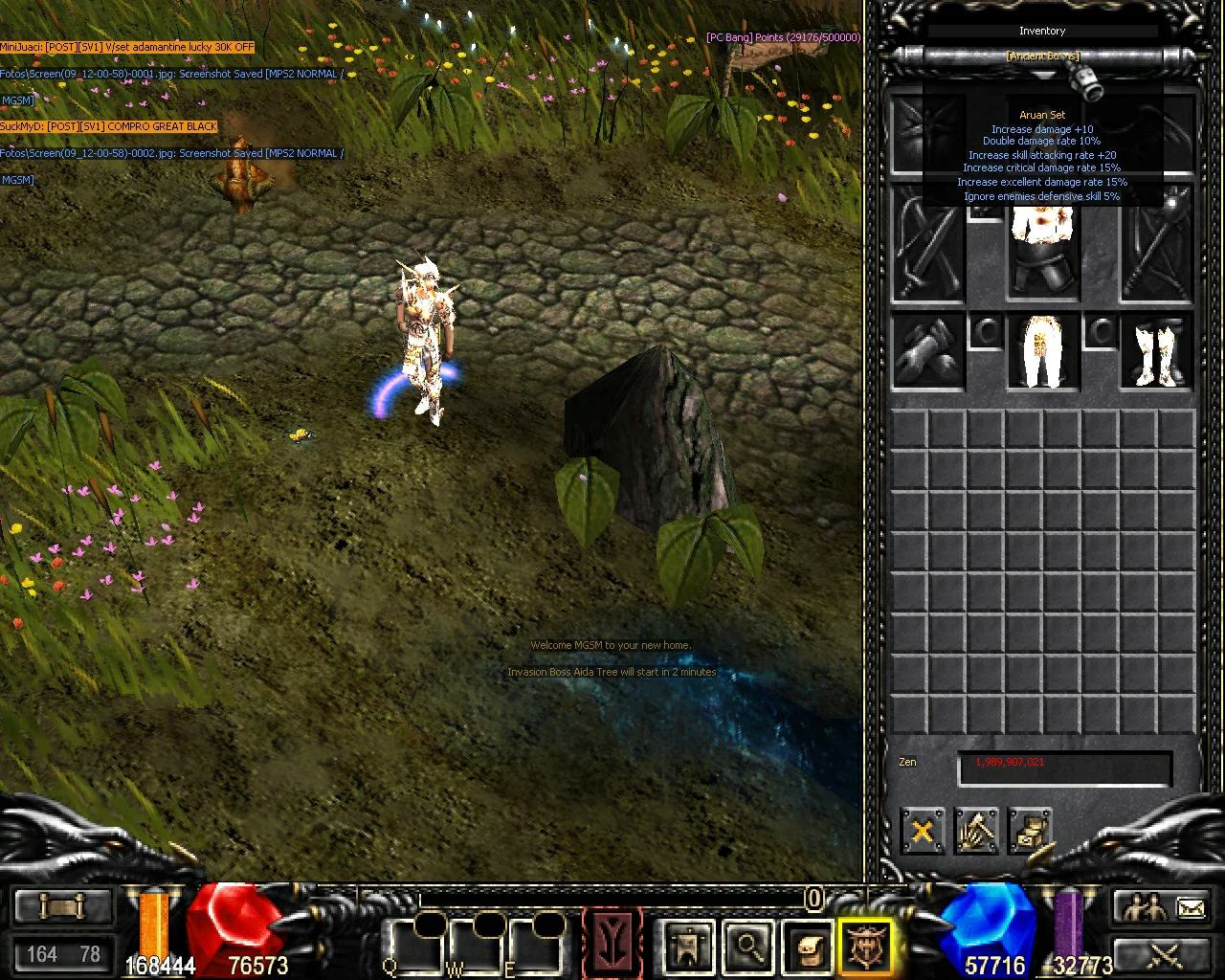The image size is (1225, 980).
Task: Open the friends list icon
Action: [1145, 904]
